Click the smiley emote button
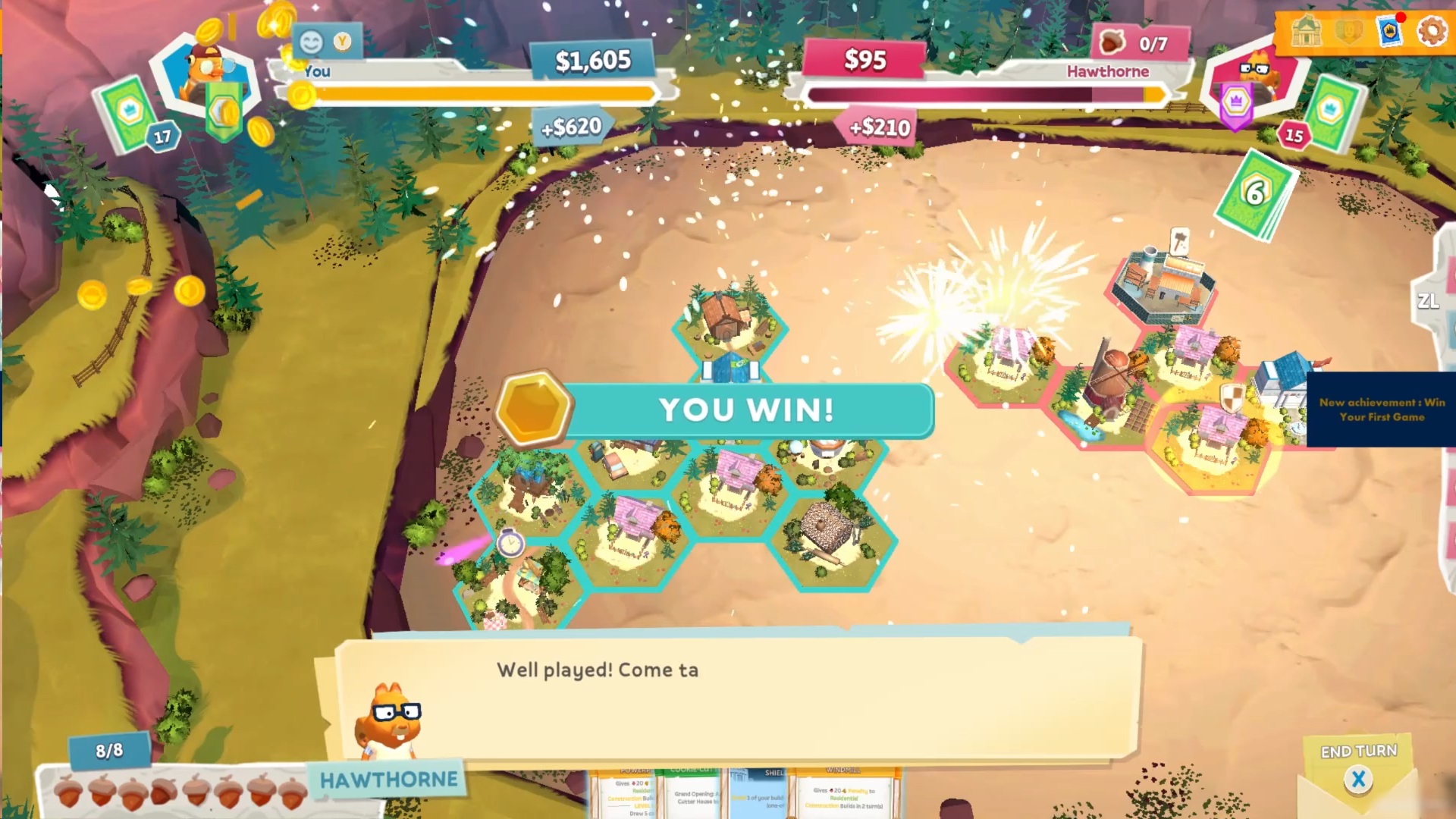 click(312, 42)
